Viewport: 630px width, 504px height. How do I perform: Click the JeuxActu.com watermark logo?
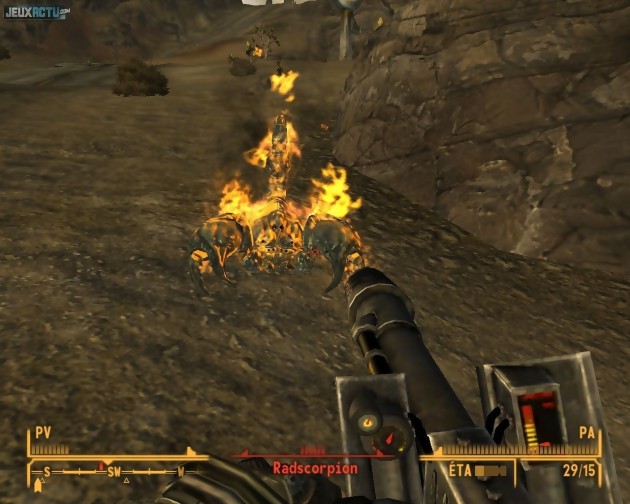[37, 12]
